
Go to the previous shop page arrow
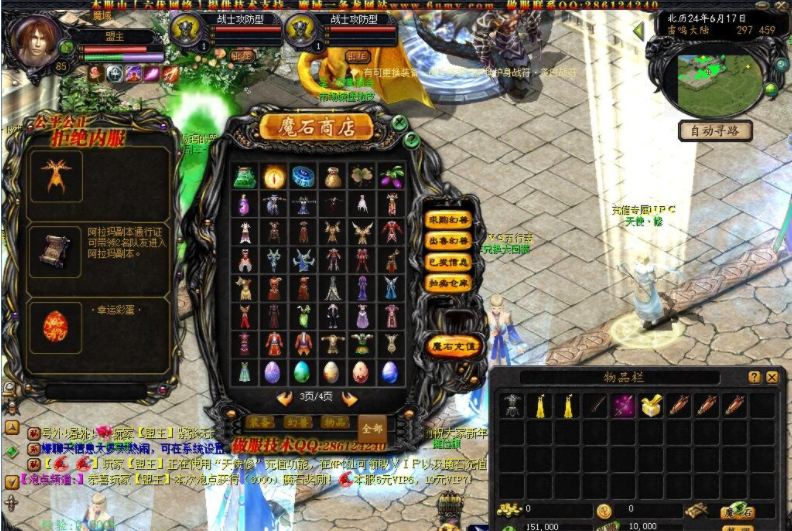[284, 398]
